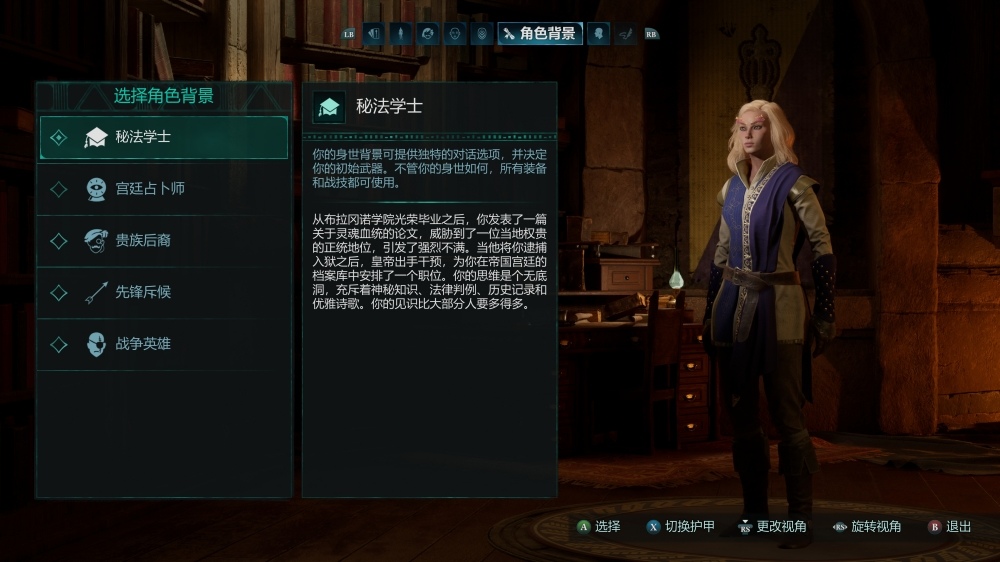Click 更改视角 to change camera view

click(771, 526)
